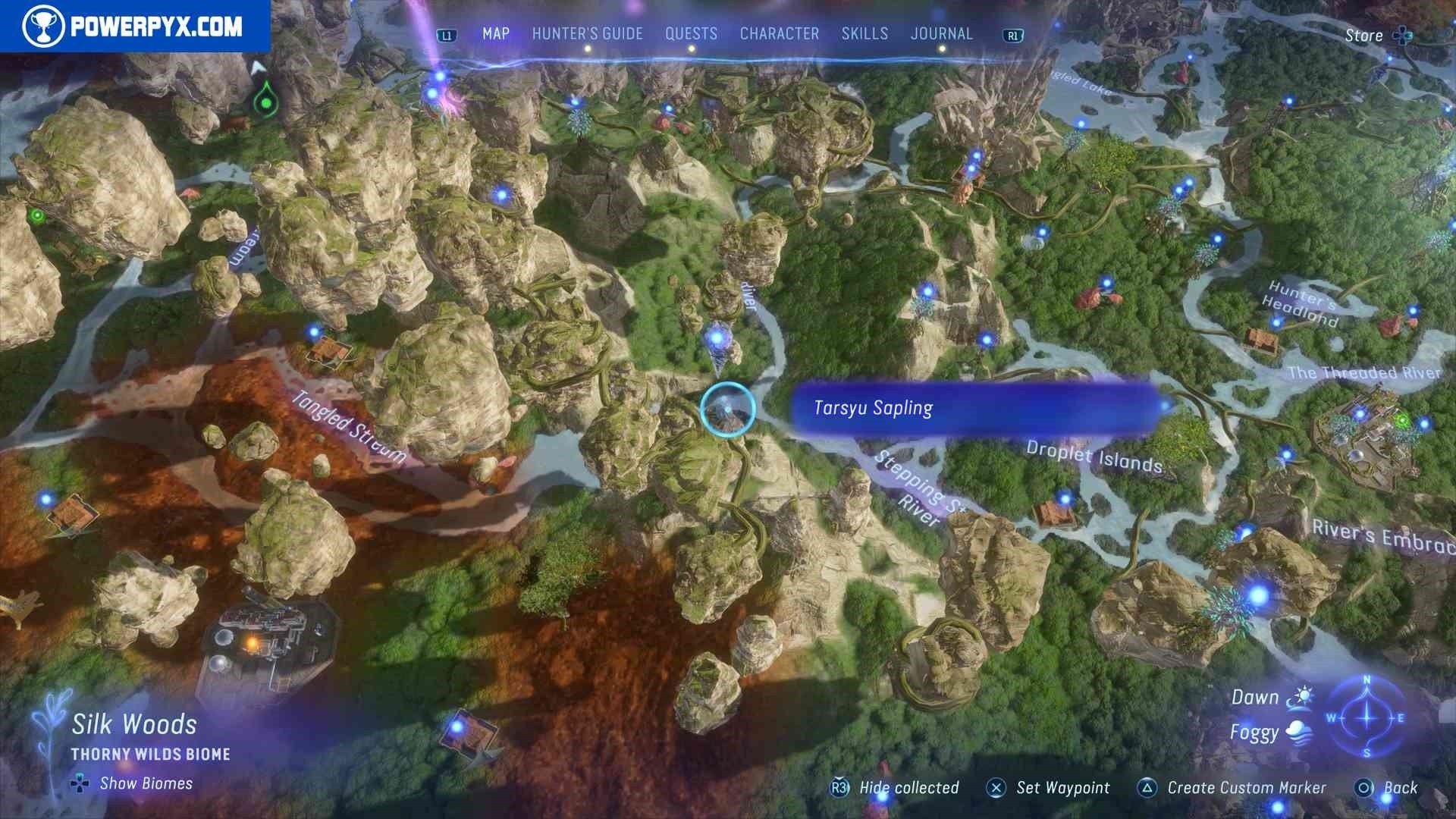
Task: Switch to the Hunter's Guide tab
Action: [x=587, y=34]
